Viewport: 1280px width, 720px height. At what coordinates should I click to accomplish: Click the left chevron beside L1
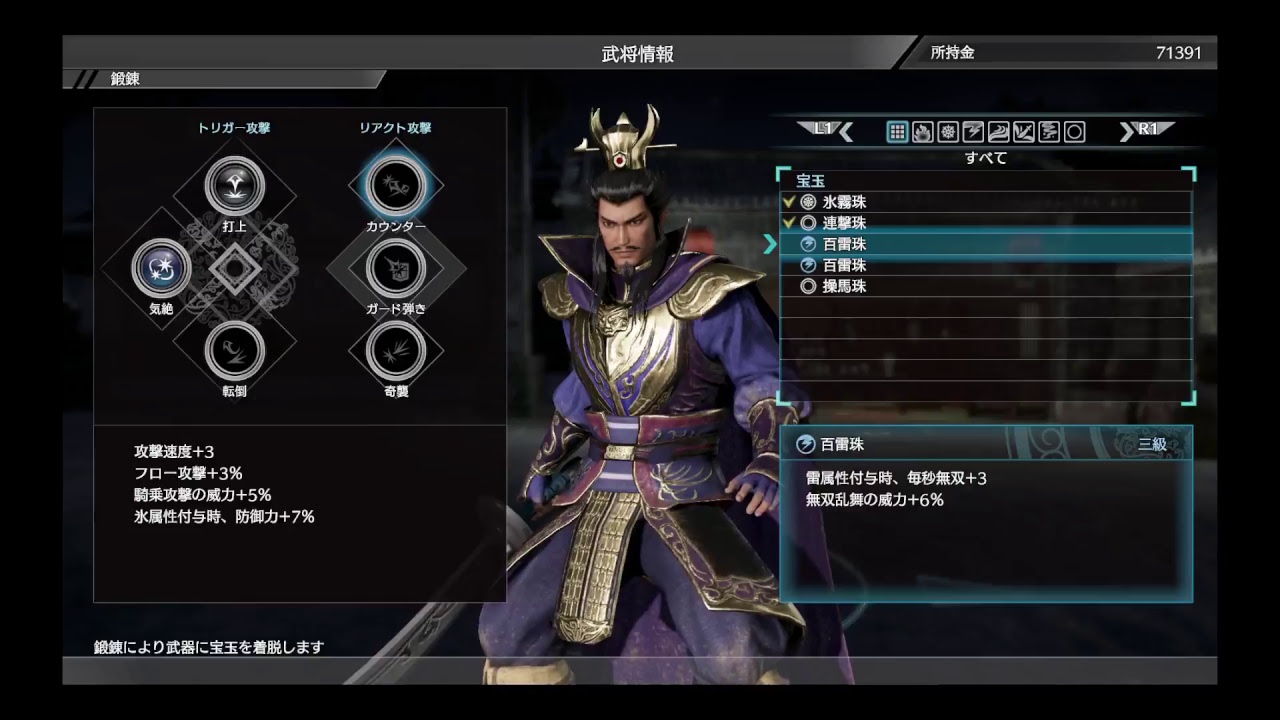843,130
